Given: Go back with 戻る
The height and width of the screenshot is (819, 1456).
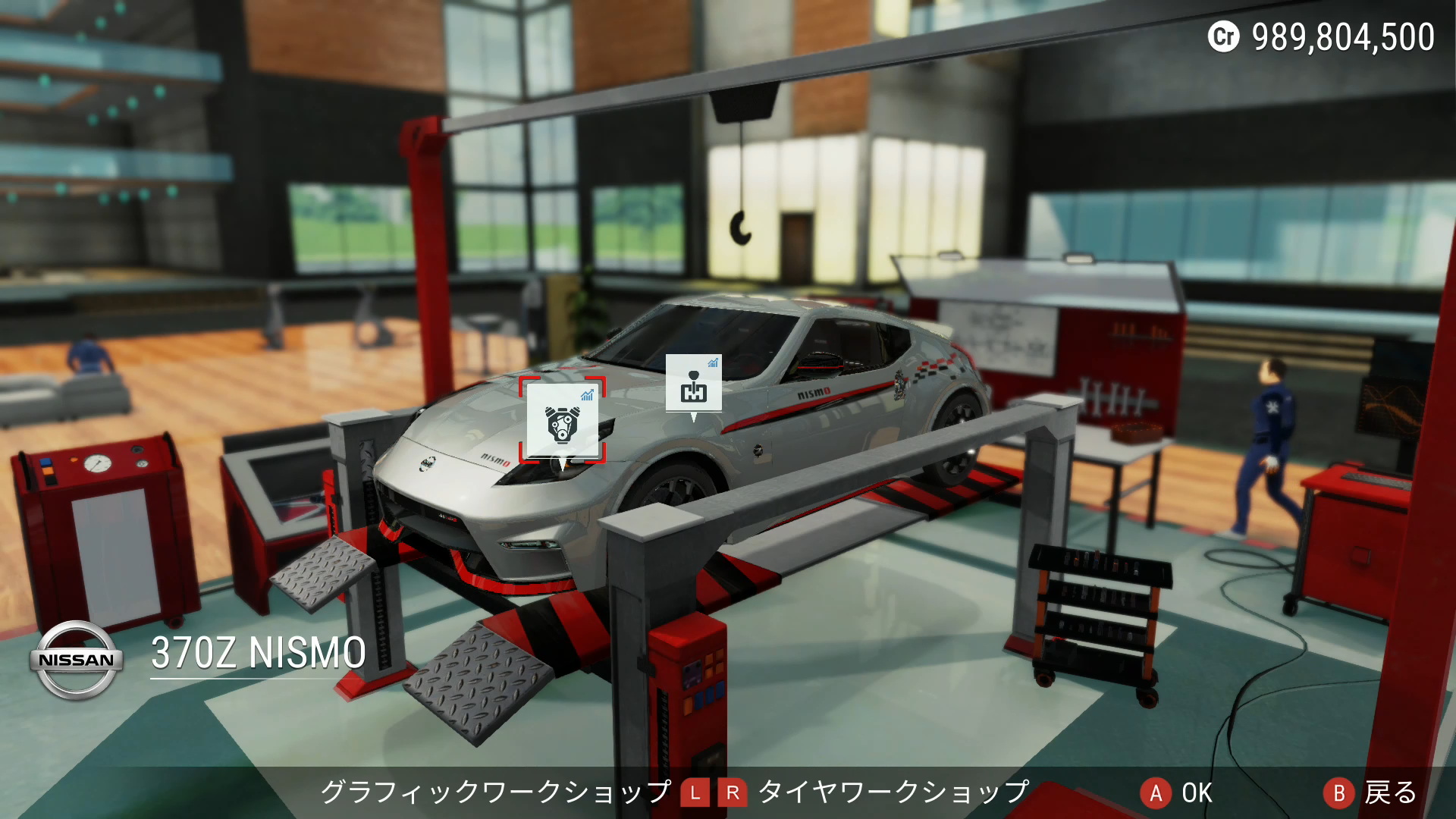Looking at the screenshot, I should 1370,793.
